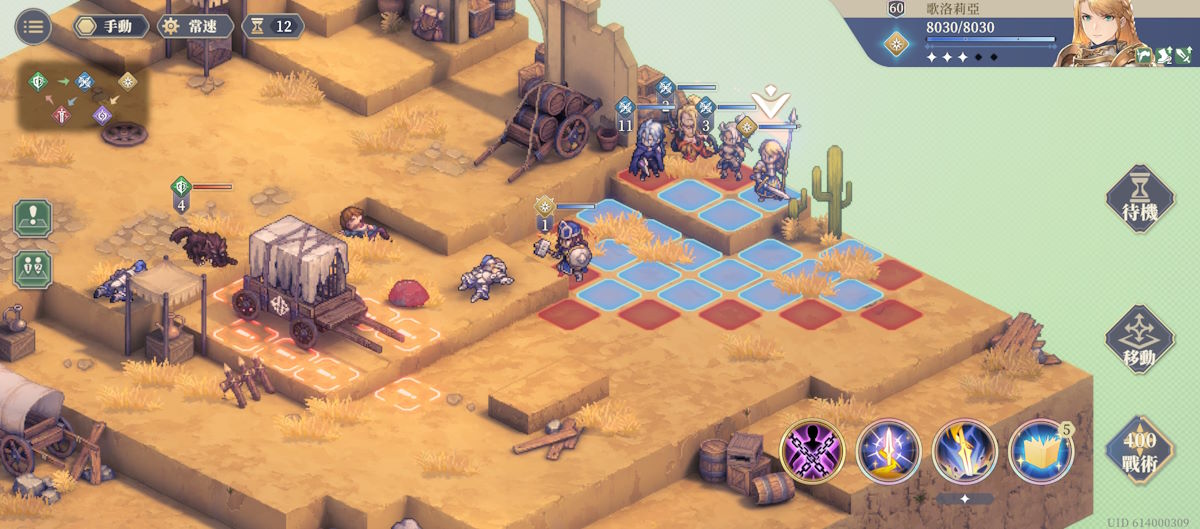Open the class advantage chart panel
The height and width of the screenshot is (529, 1200).
pos(83,97)
